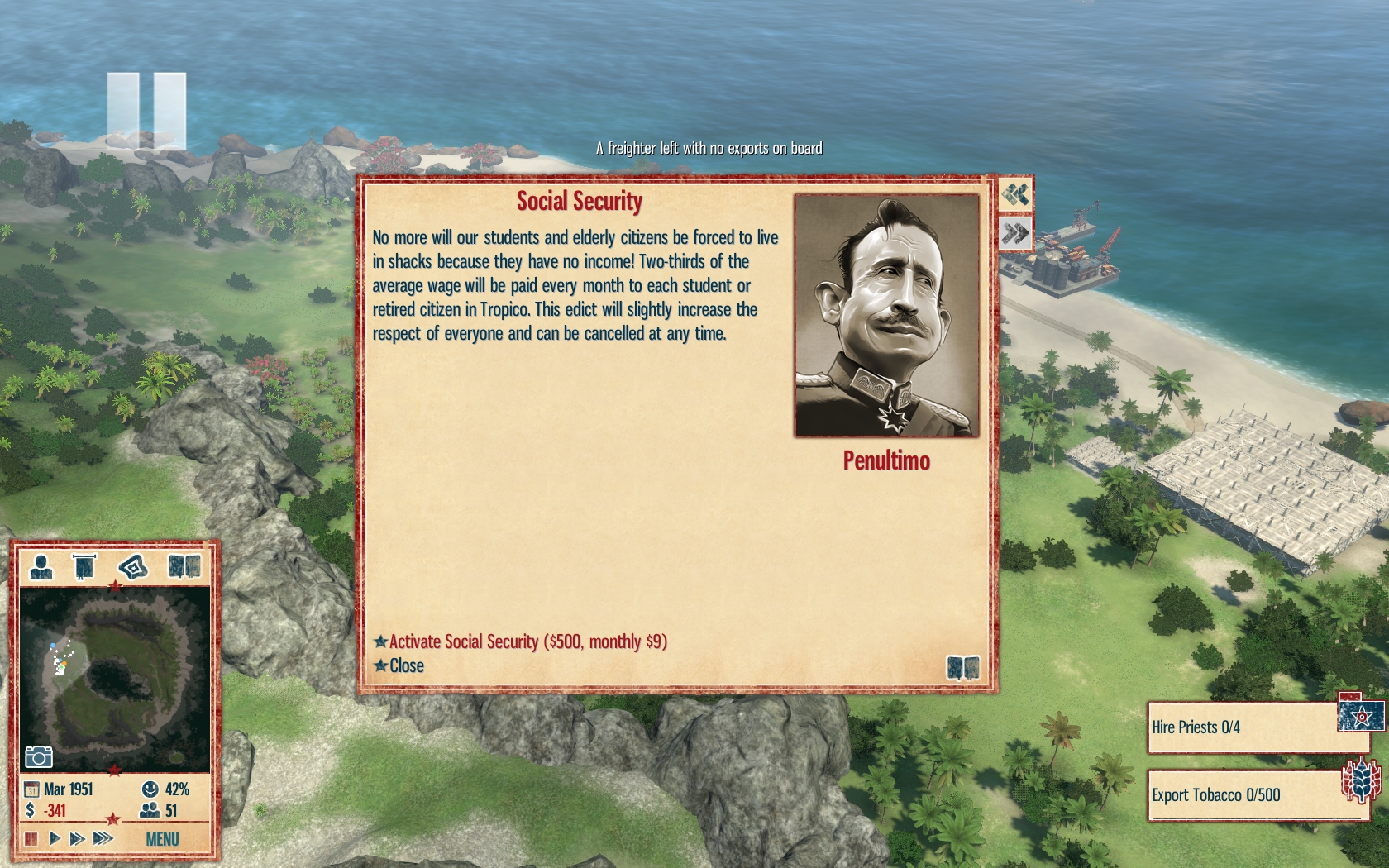Click the camera icon on the minimap
Image resolution: width=1389 pixels, height=868 pixels.
pyautogui.click(x=39, y=756)
